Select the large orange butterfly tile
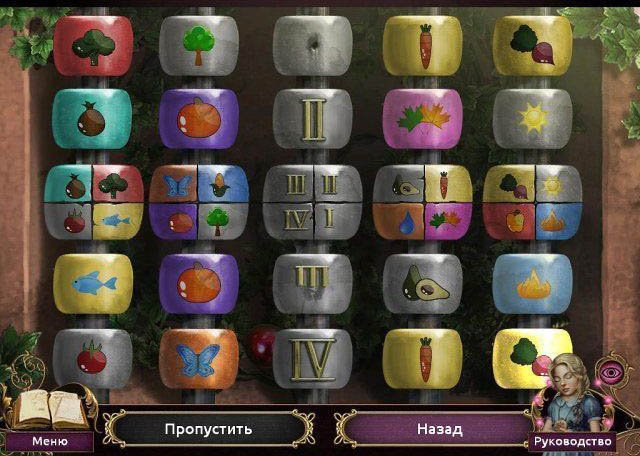This screenshot has height=456, width=640. pyautogui.click(x=198, y=357)
